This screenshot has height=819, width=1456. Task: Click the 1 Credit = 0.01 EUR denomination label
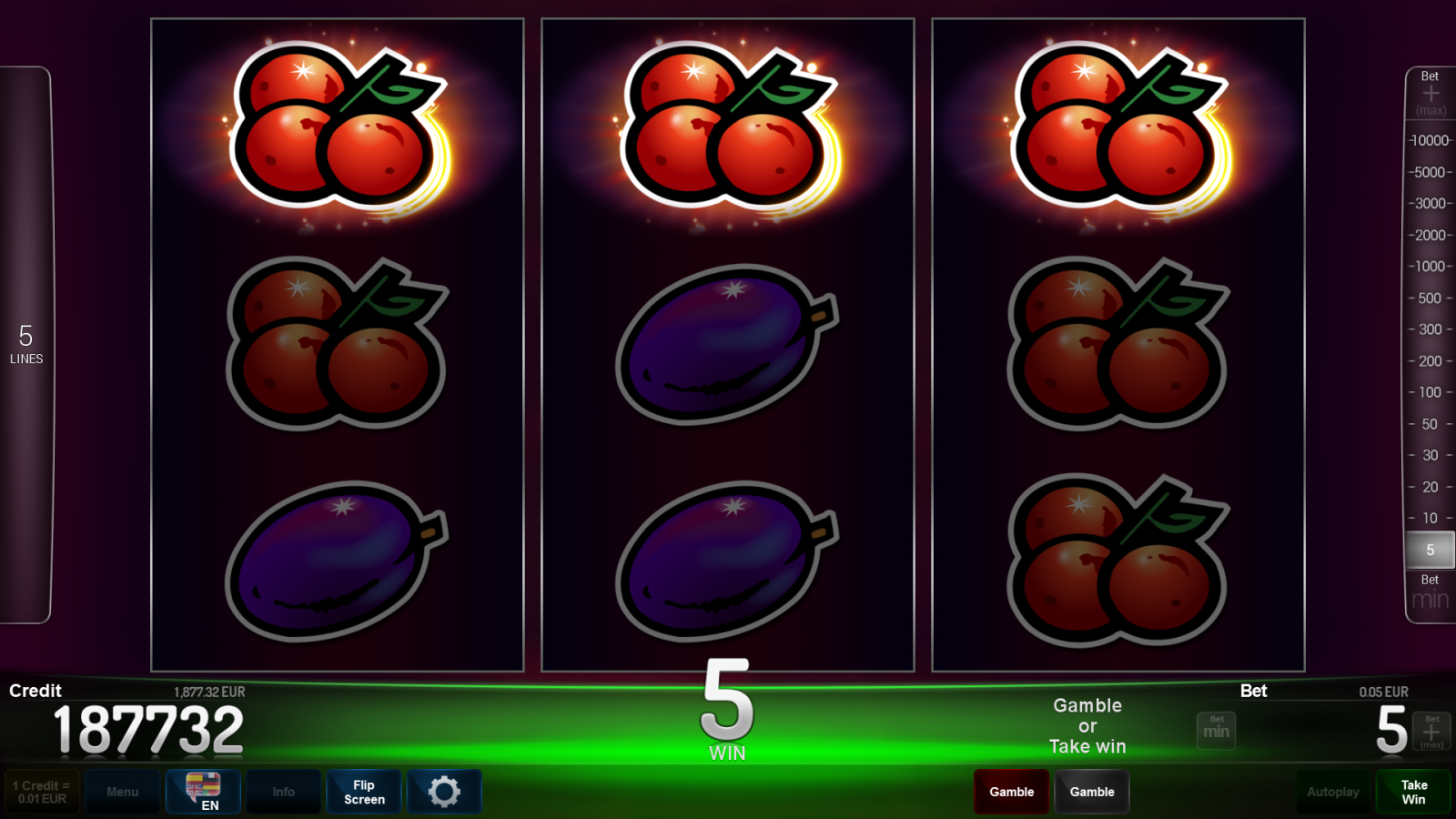pyautogui.click(x=40, y=791)
